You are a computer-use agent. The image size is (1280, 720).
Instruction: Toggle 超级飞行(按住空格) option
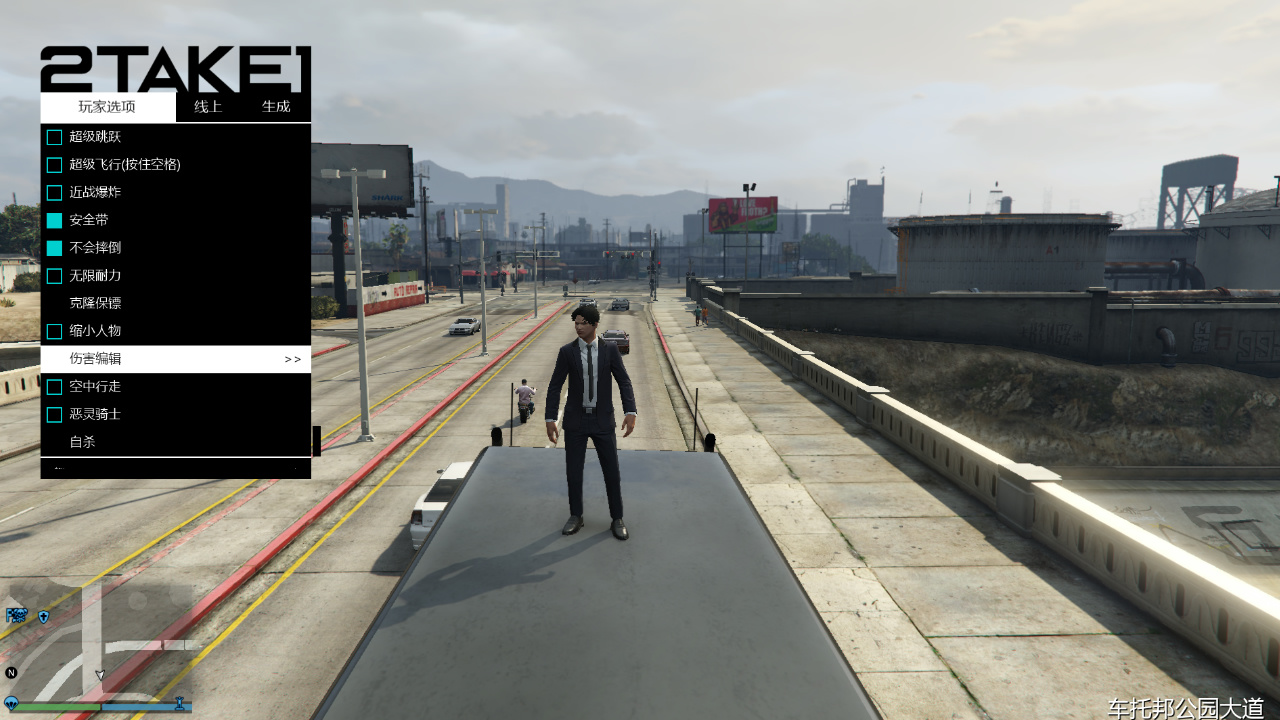point(54,165)
